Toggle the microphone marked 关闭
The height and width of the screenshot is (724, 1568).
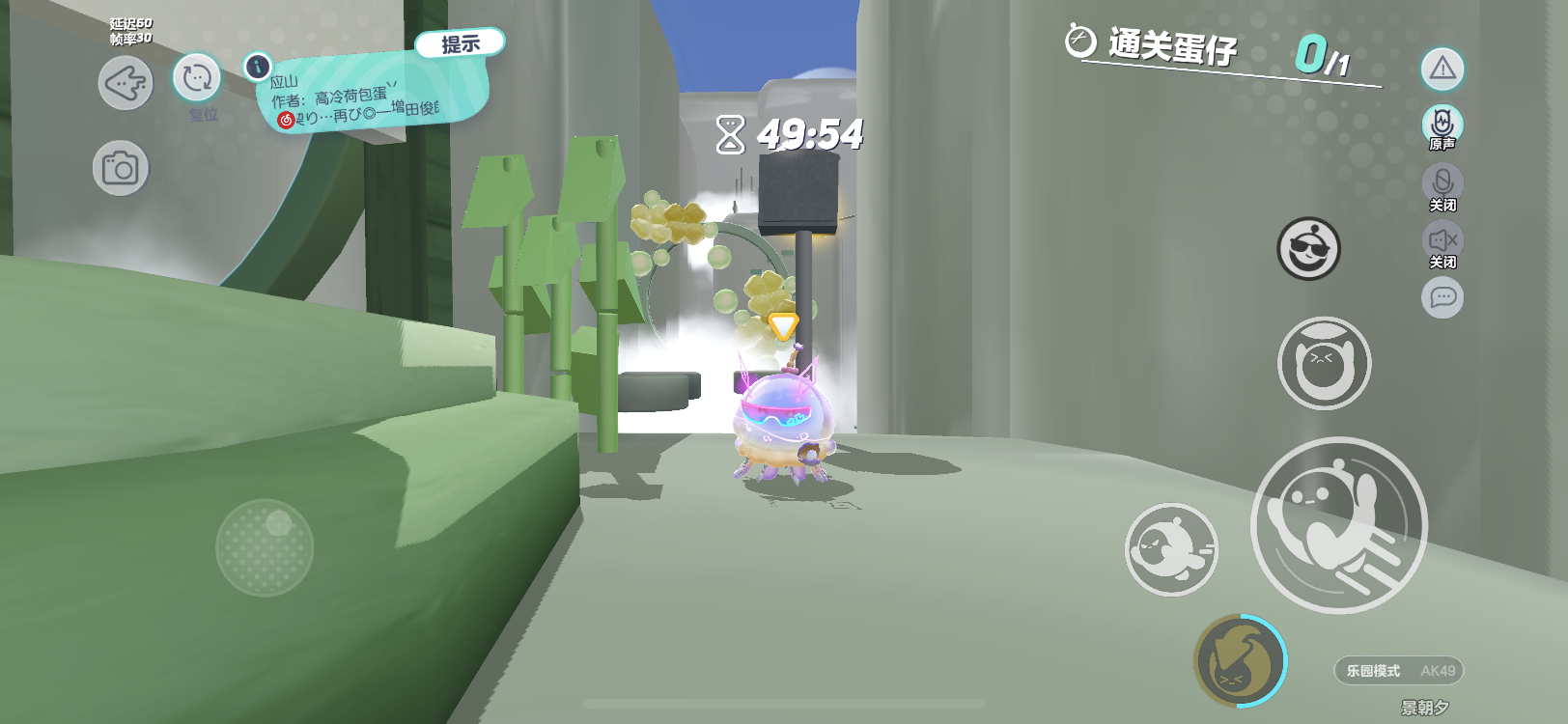pyautogui.click(x=1442, y=183)
